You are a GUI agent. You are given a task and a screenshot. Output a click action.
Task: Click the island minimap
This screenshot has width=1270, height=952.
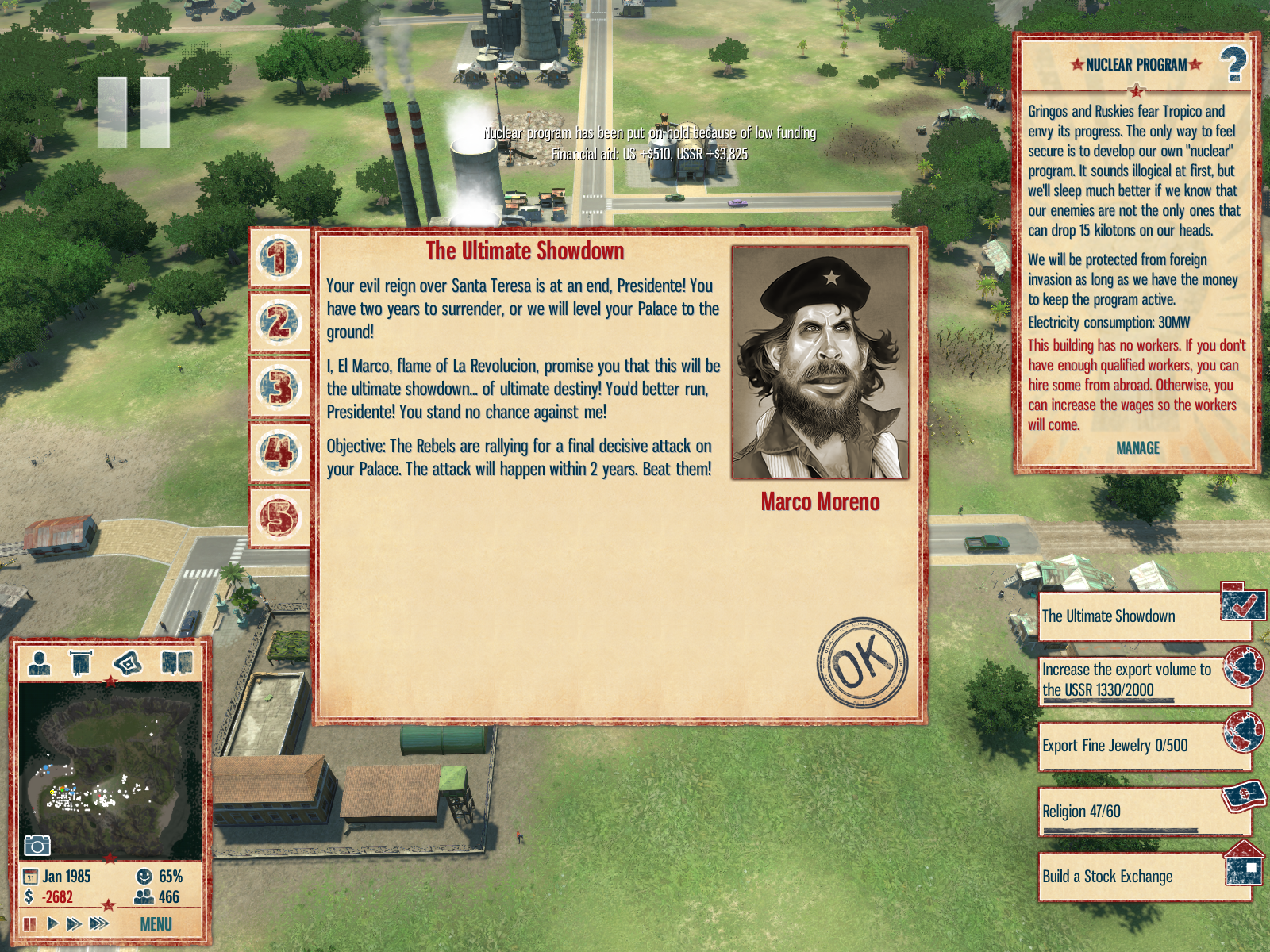[x=110, y=770]
